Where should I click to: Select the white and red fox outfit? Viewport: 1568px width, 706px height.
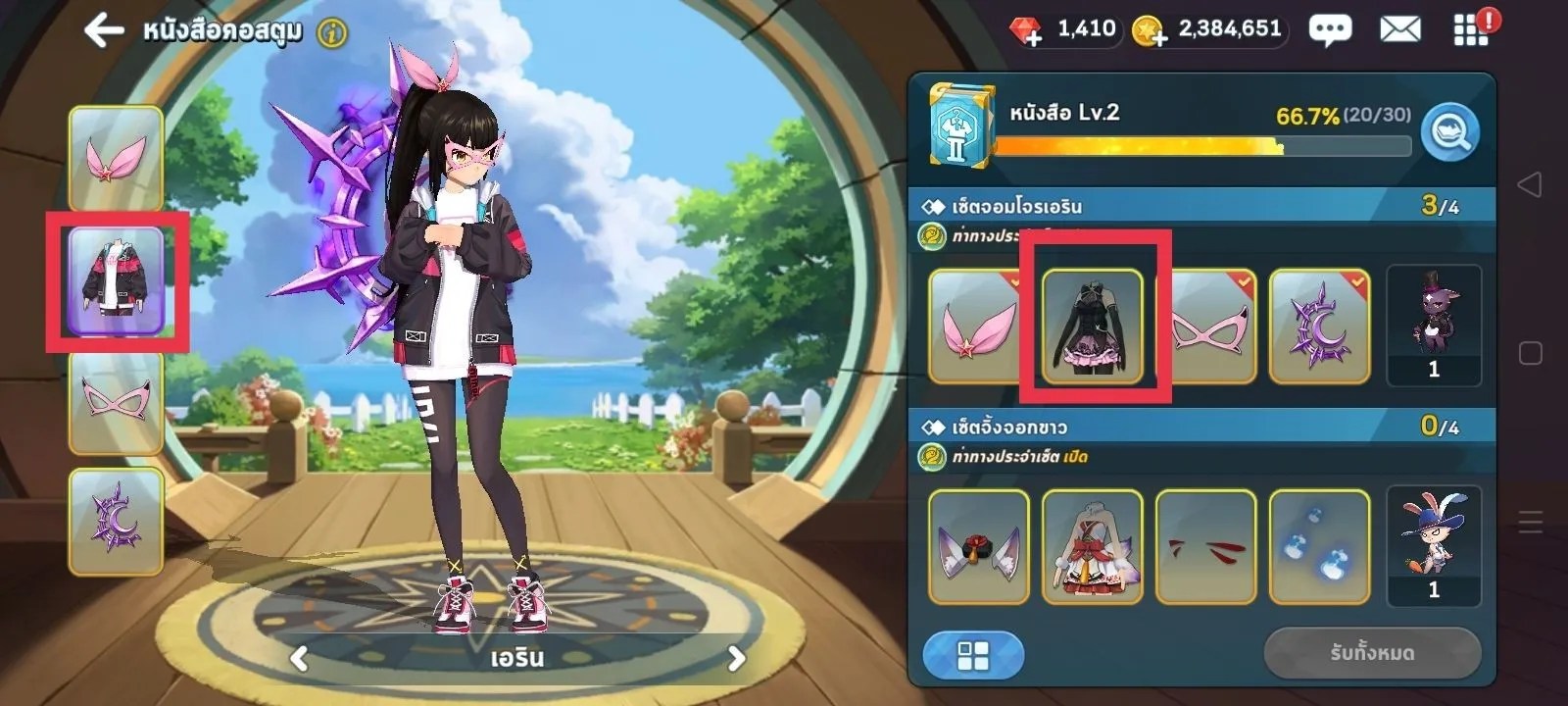coord(1093,546)
